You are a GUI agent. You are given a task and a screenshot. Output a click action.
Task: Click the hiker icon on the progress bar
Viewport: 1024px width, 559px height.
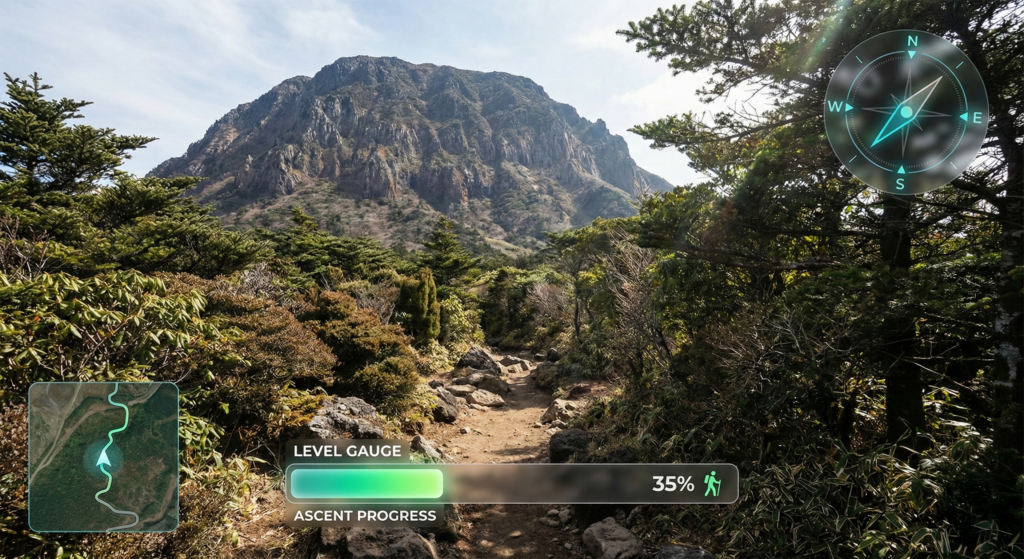tap(712, 484)
